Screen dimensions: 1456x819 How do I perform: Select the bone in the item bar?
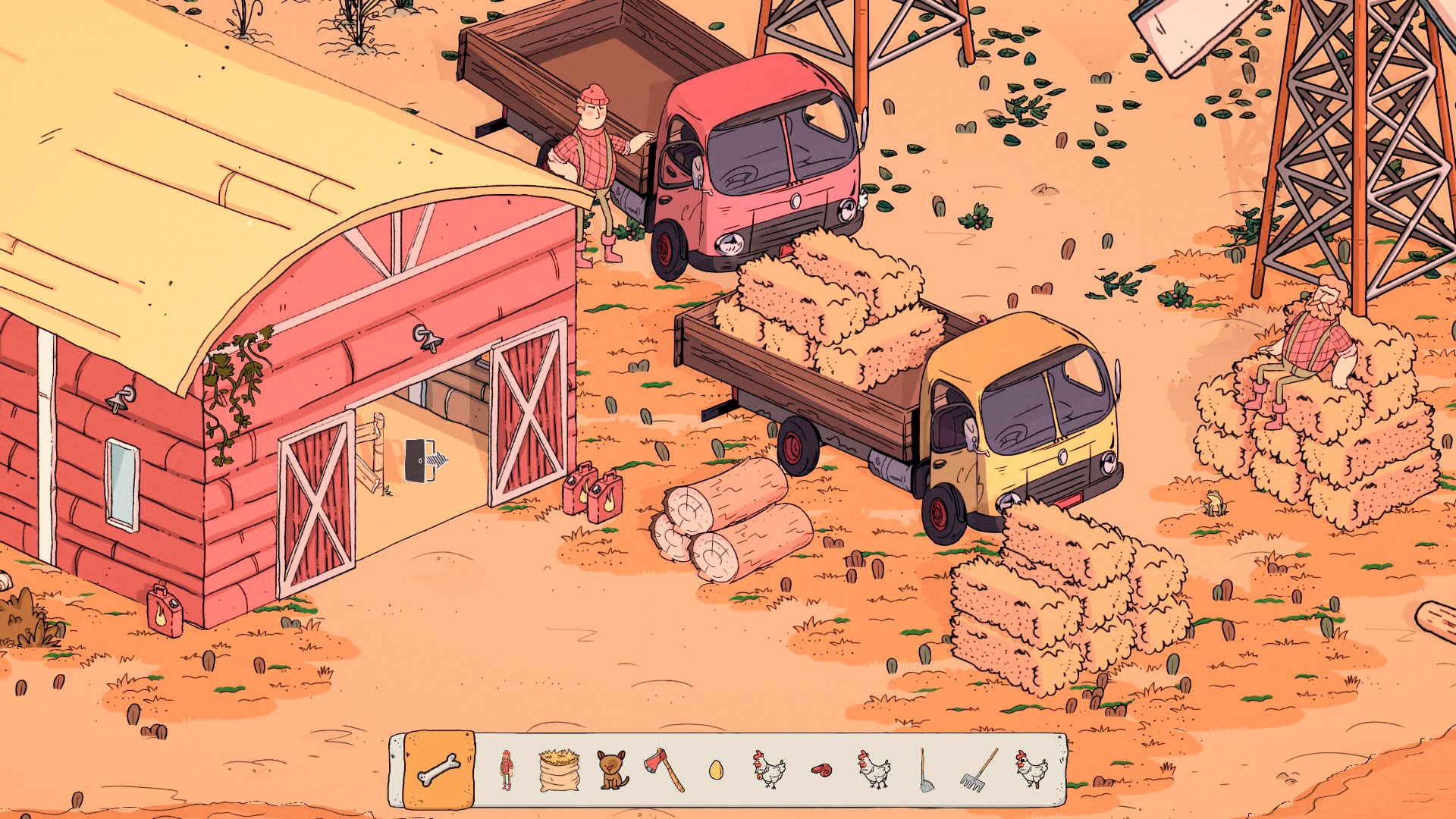(440, 770)
